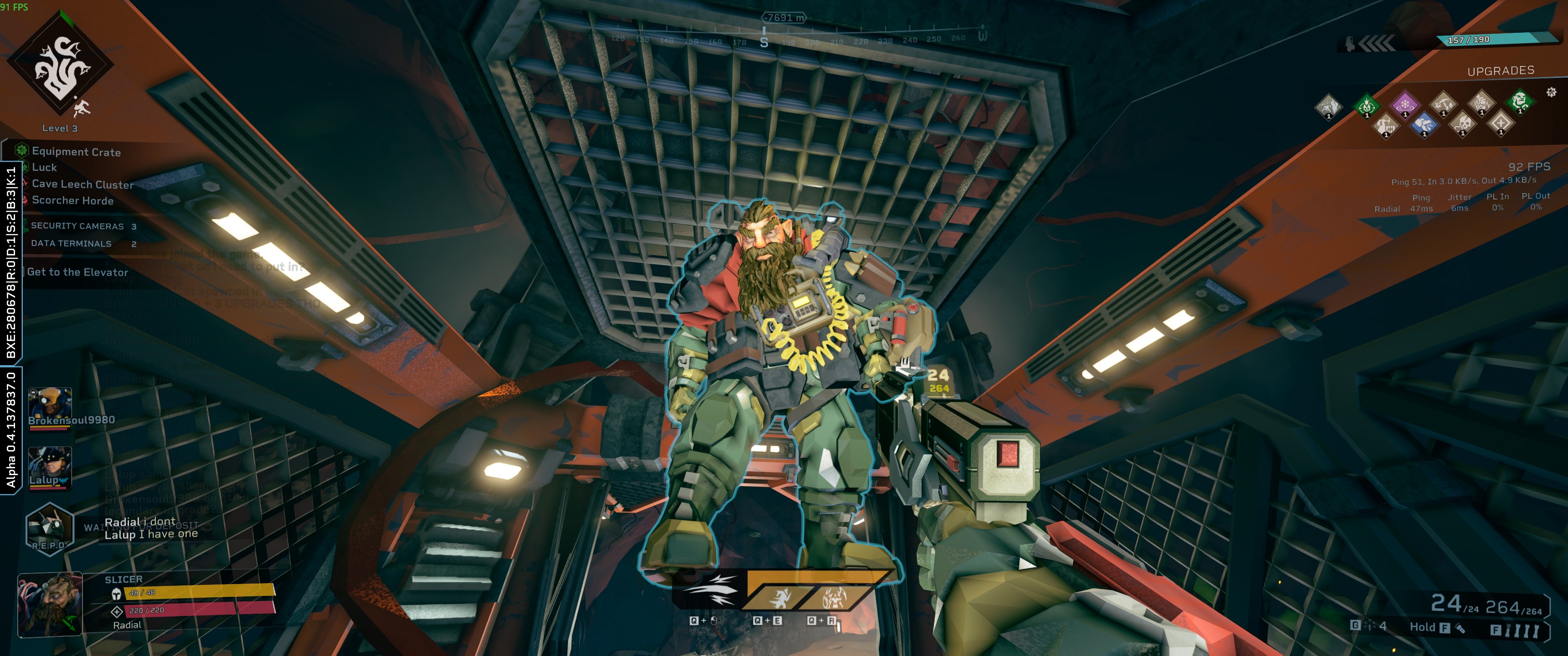Click the diamond plus sign upgrade
Image resolution: width=1568 pixels, height=656 pixels.
click(1501, 123)
